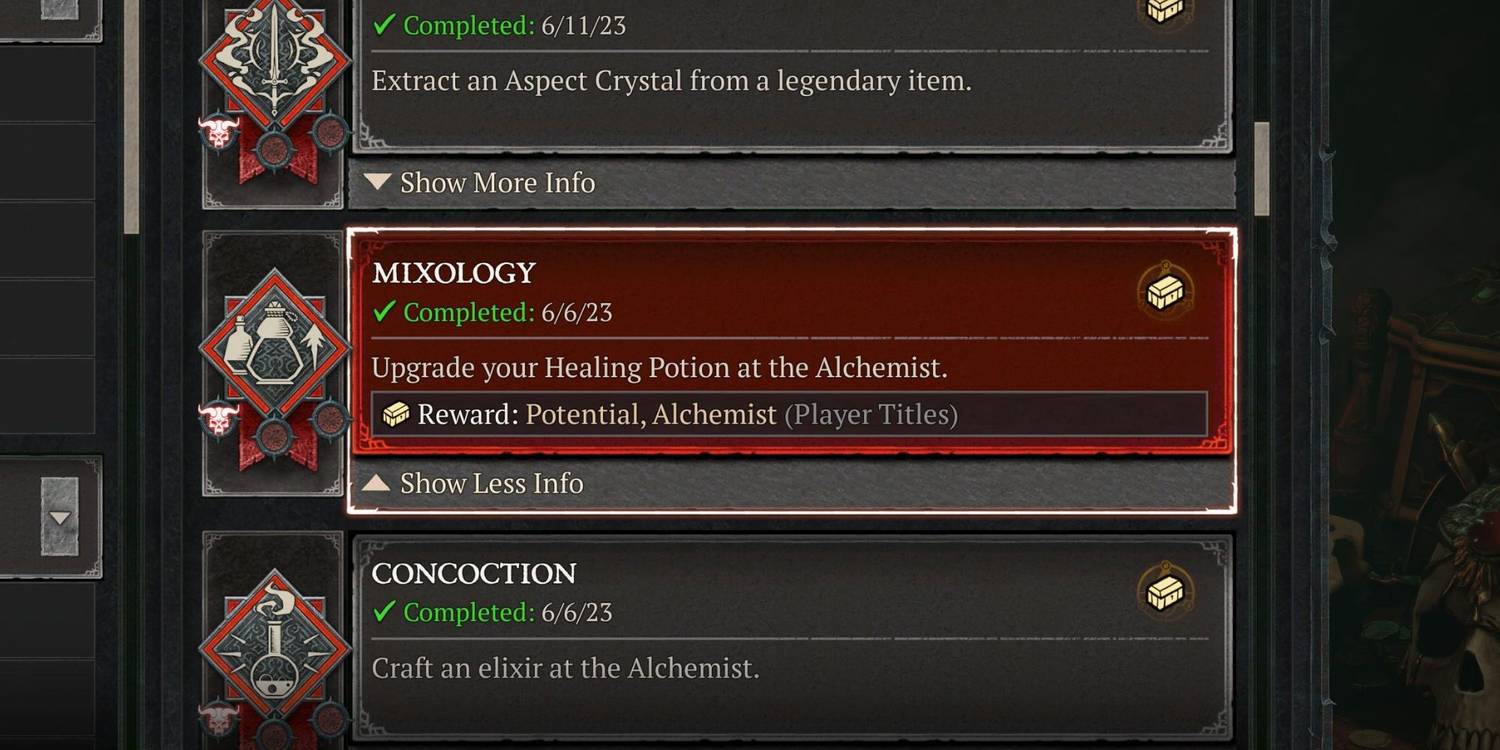
Task: Click the green checkmark beside Mixology completion date
Action: tap(384, 312)
